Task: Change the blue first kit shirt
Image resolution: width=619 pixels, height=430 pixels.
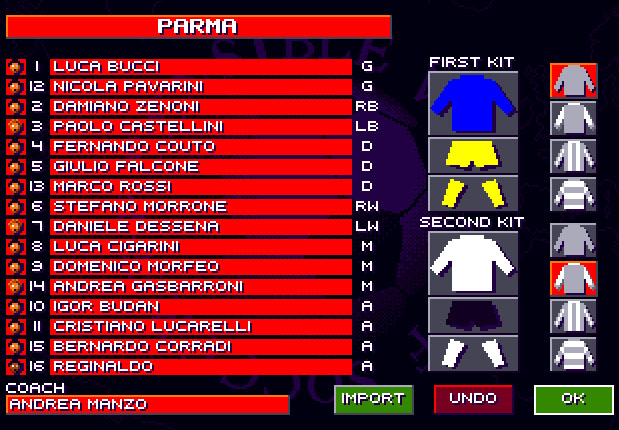Action: [x=472, y=103]
